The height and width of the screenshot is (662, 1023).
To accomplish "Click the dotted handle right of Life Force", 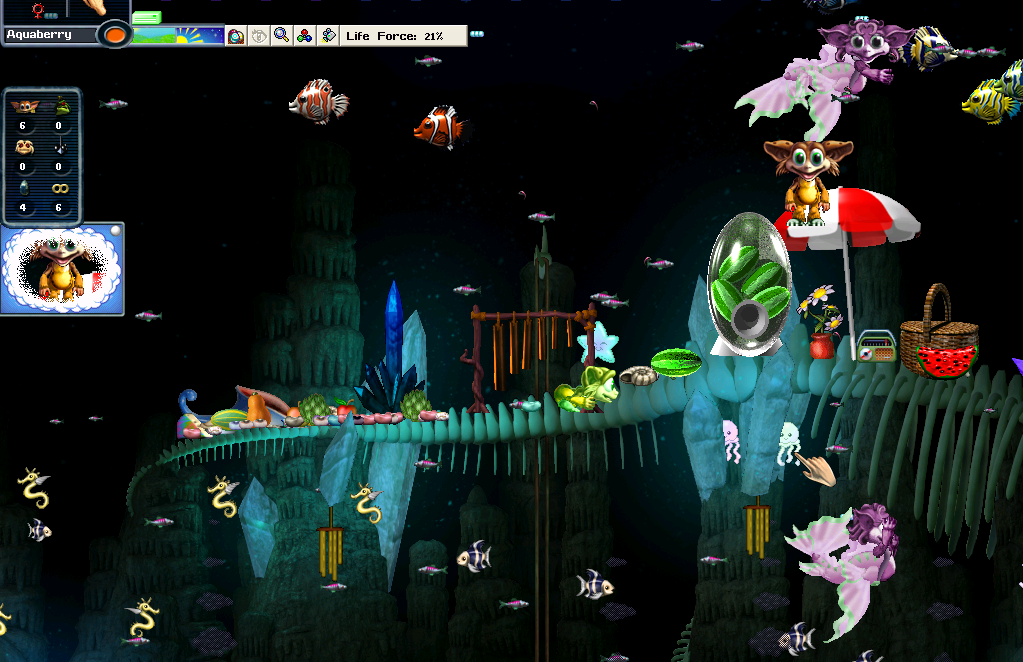I will [x=476, y=35].
